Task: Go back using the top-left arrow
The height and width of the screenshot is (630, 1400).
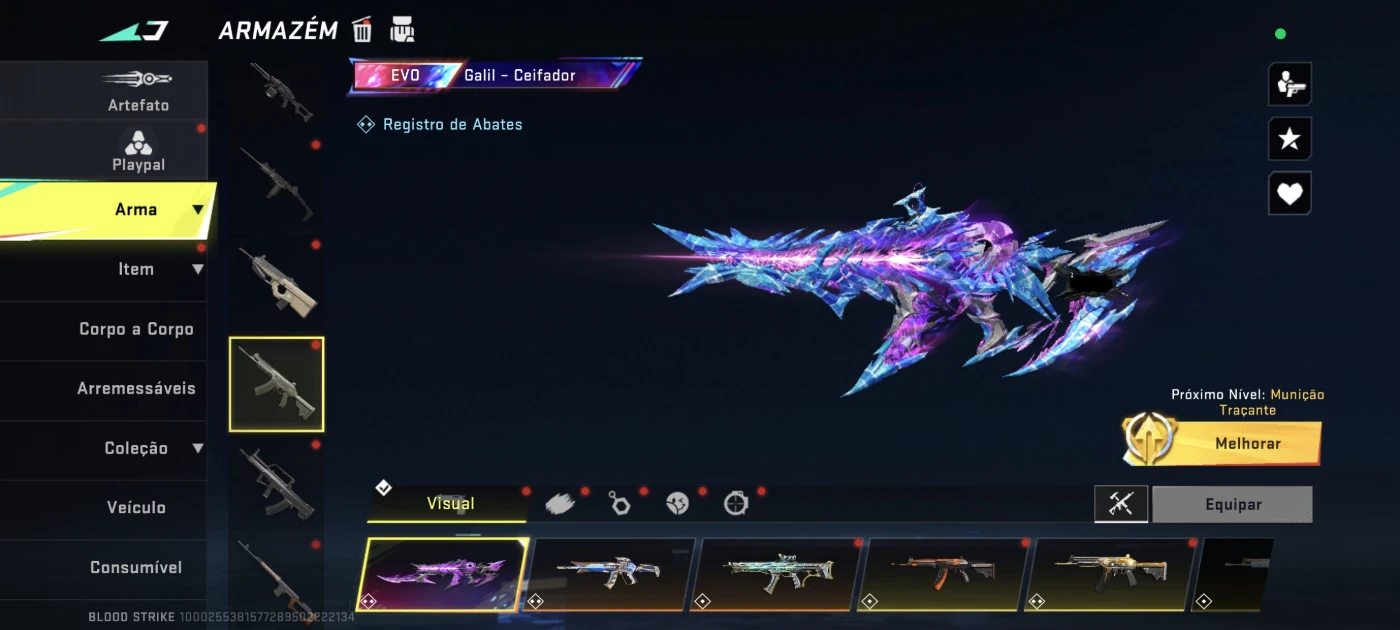Action: point(135,31)
